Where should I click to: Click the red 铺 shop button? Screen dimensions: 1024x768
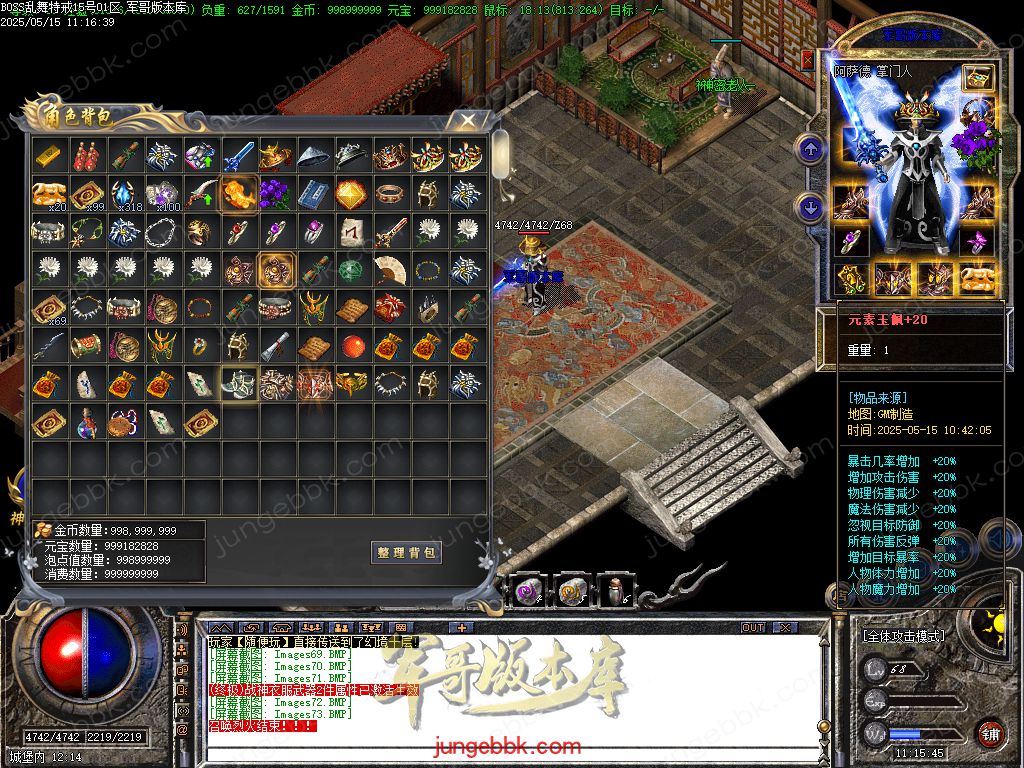point(989,733)
